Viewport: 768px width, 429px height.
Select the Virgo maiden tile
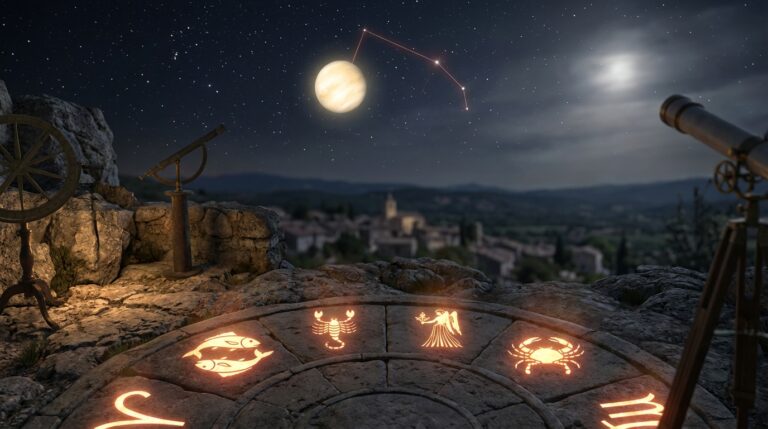pos(440,329)
